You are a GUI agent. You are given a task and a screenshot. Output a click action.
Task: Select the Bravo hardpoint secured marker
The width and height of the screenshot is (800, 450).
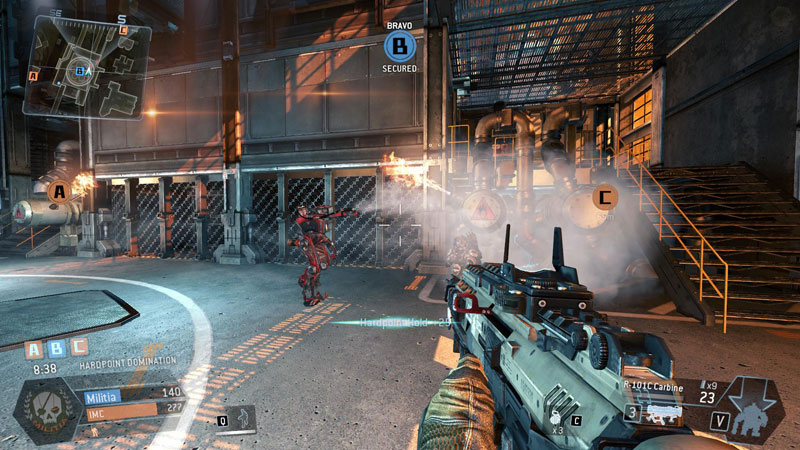pos(399,45)
